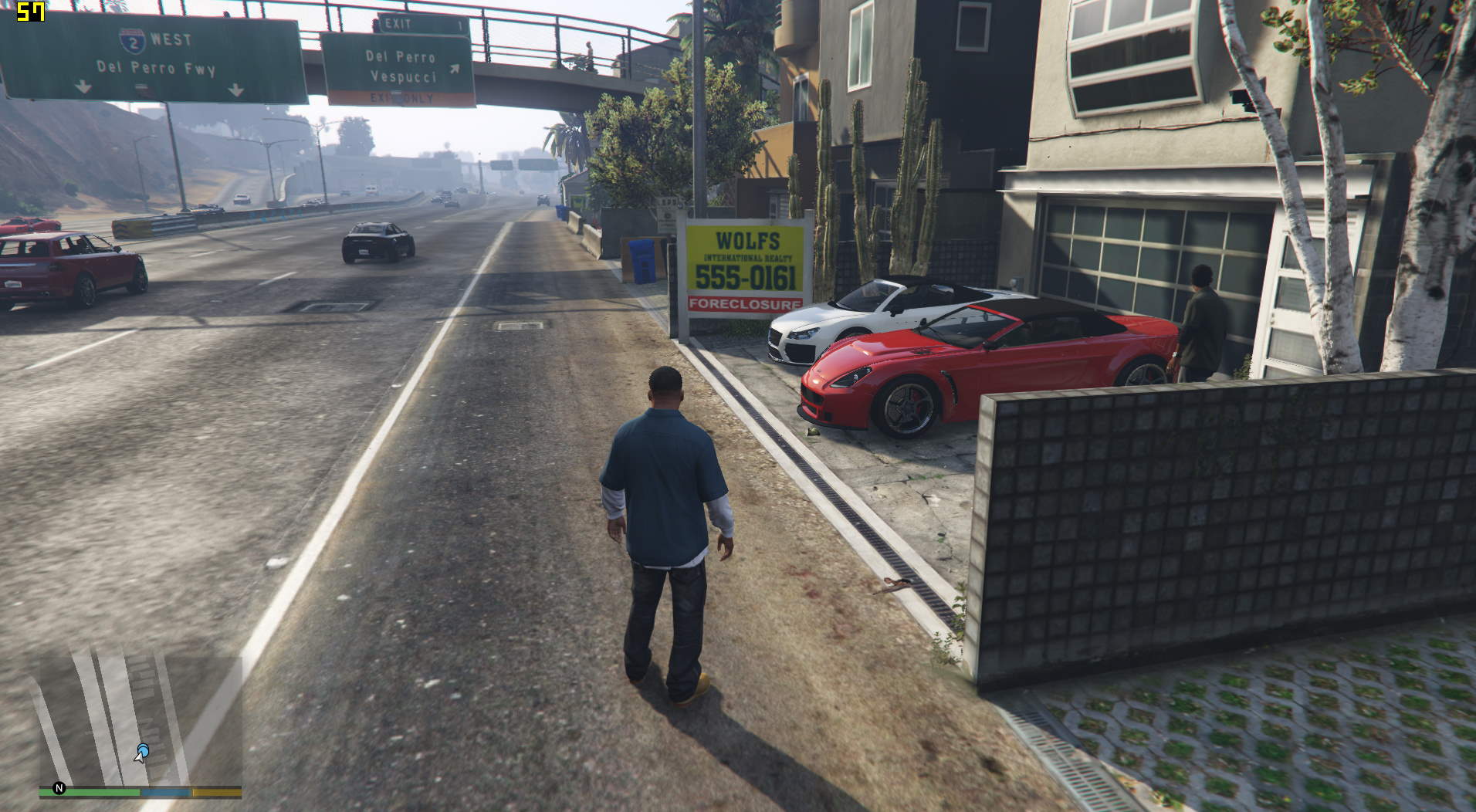Select the north compass marker on minimap
This screenshot has height=812, width=1476.
(x=59, y=788)
